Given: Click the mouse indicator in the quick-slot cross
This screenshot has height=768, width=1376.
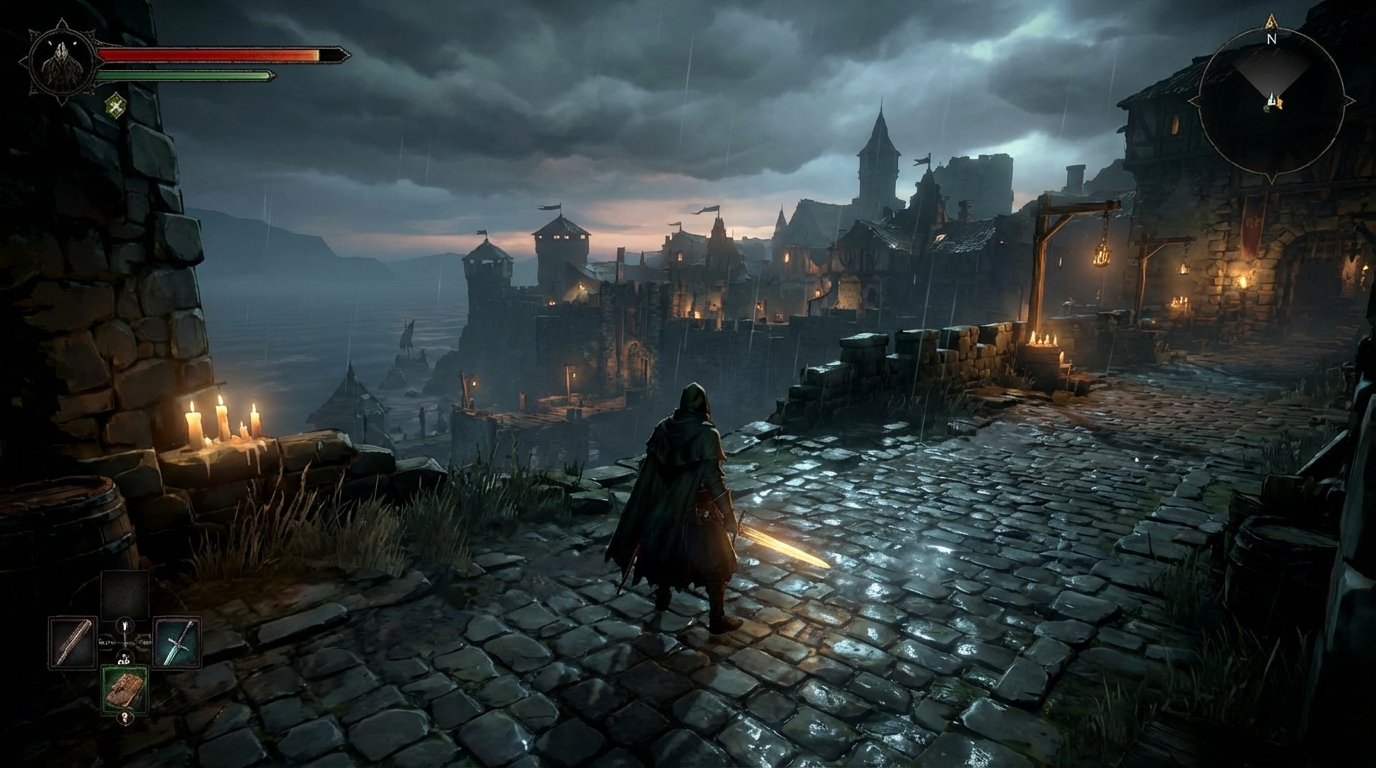Looking at the screenshot, I should [125, 627].
